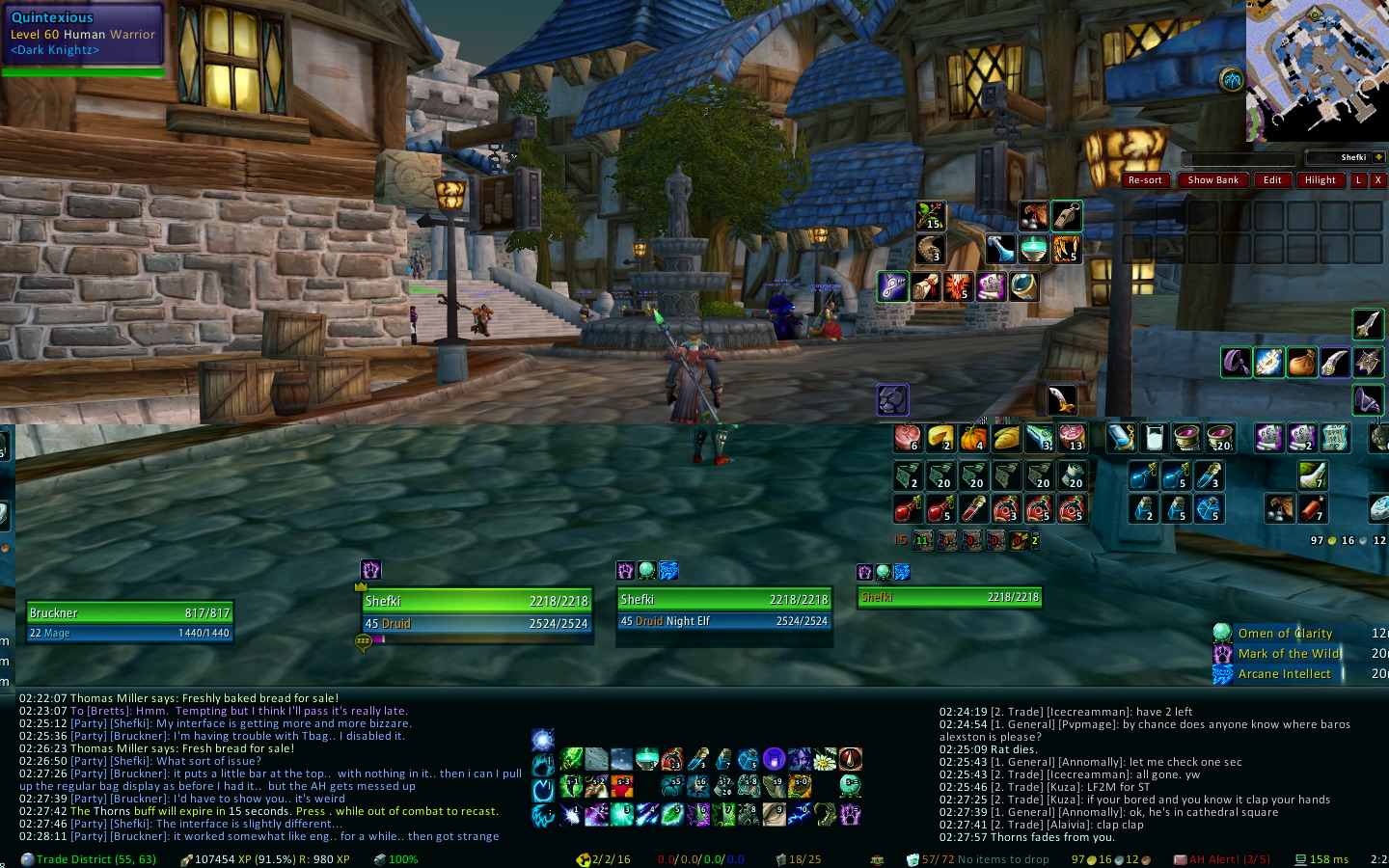Select the dynamite stick stack in bag
Screen dimensions: 1389x868
coord(1313,508)
